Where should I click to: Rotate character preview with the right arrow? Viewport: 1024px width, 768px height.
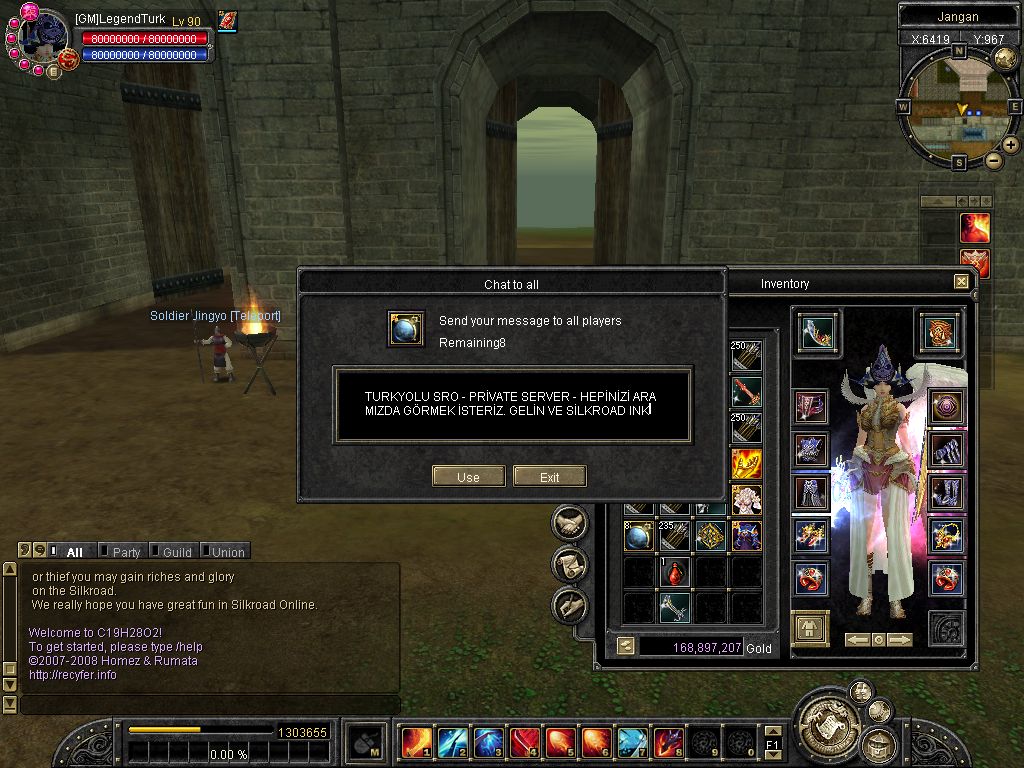point(900,640)
